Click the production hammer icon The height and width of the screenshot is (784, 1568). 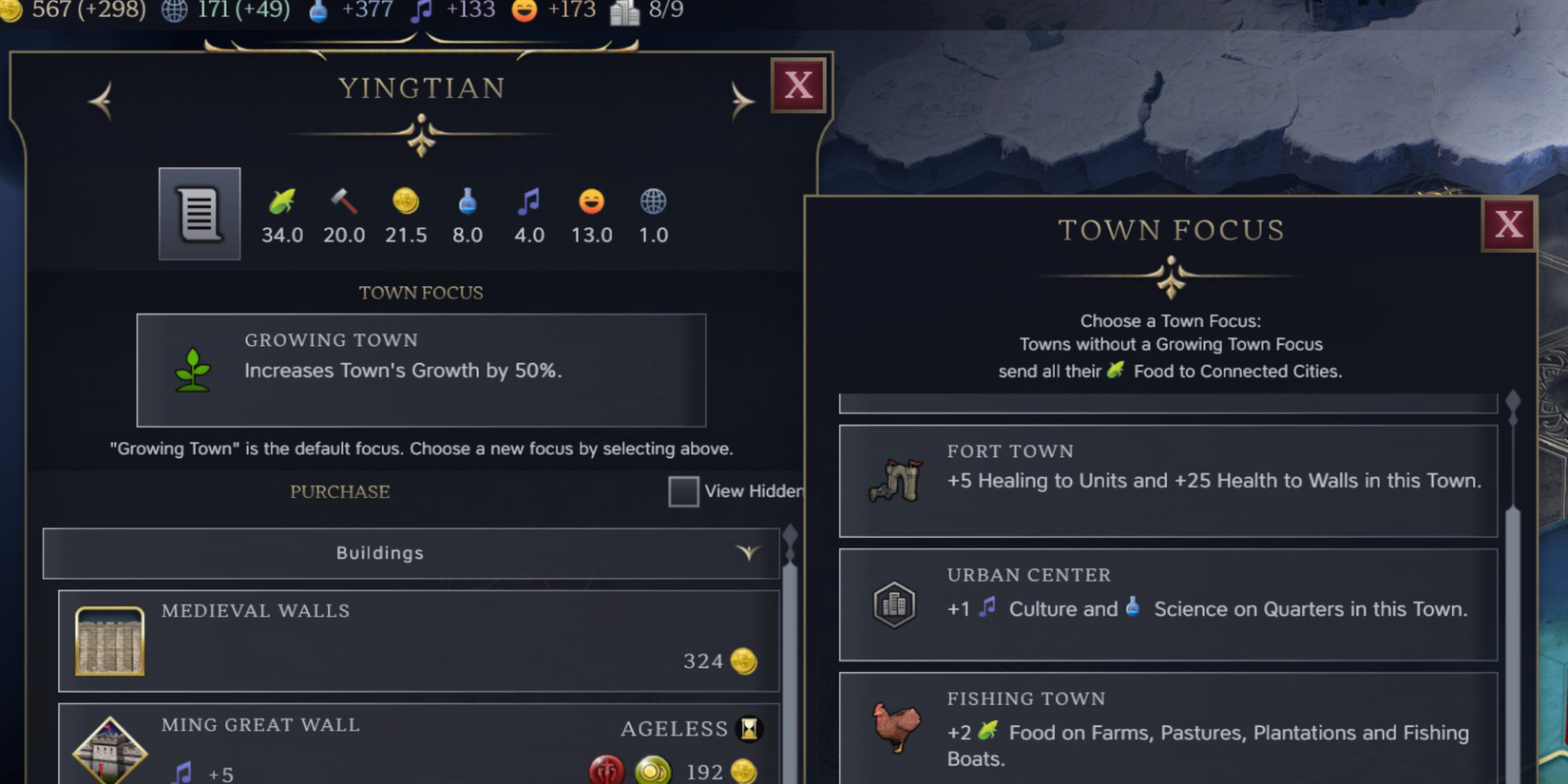pyautogui.click(x=343, y=202)
